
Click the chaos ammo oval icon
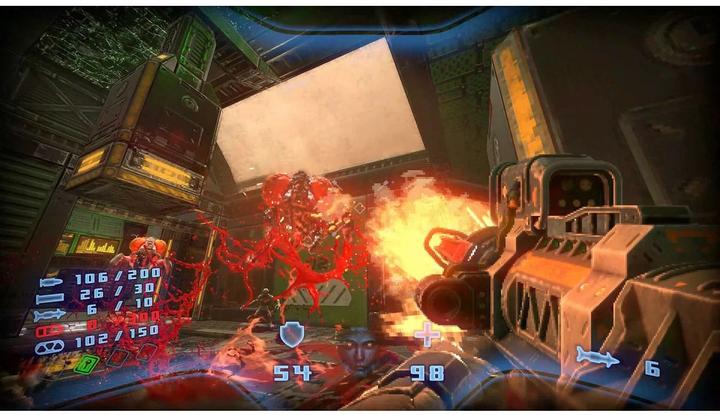tap(49, 345)
